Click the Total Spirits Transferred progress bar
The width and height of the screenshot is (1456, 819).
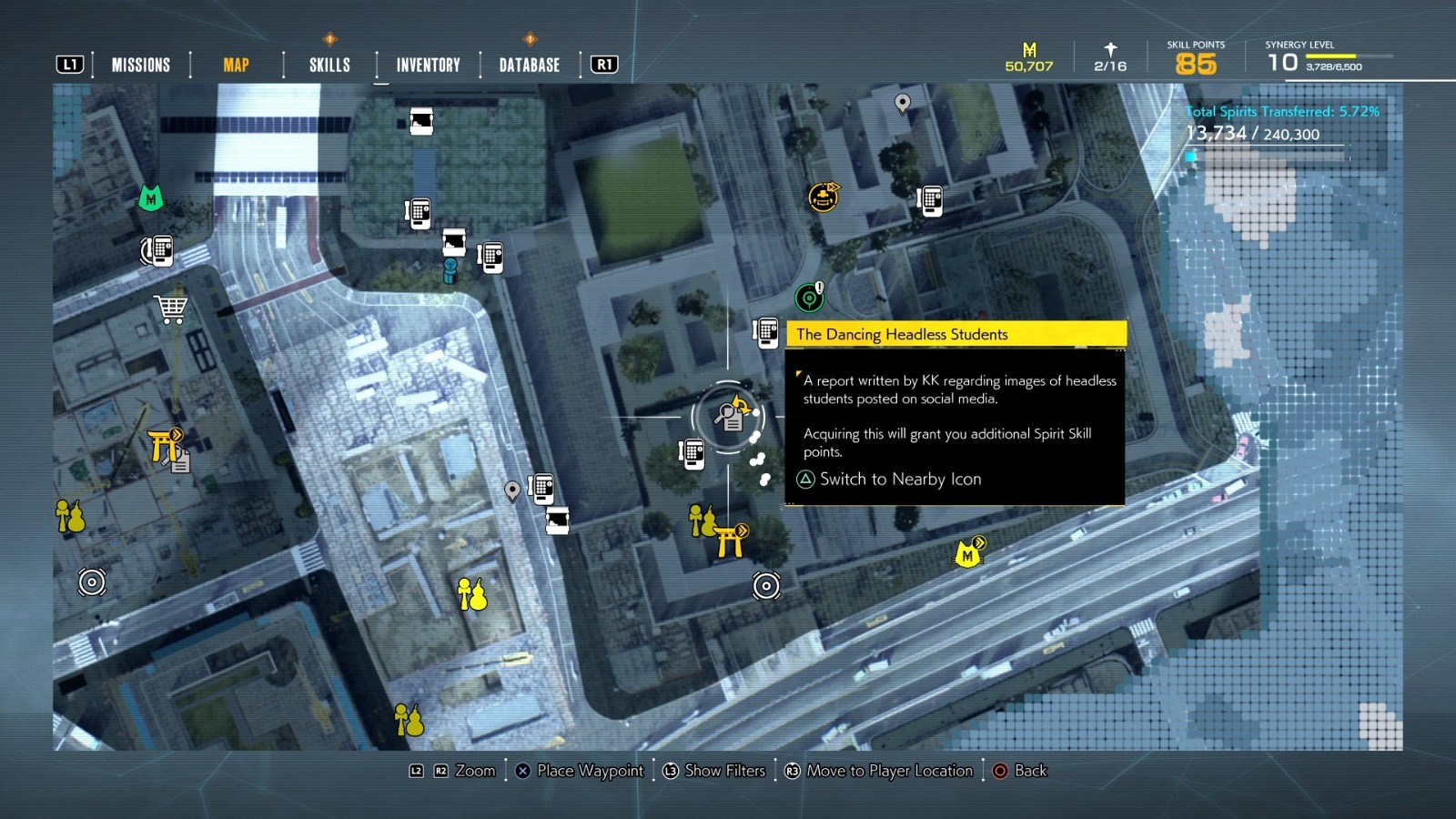(x=1265, y=155)
